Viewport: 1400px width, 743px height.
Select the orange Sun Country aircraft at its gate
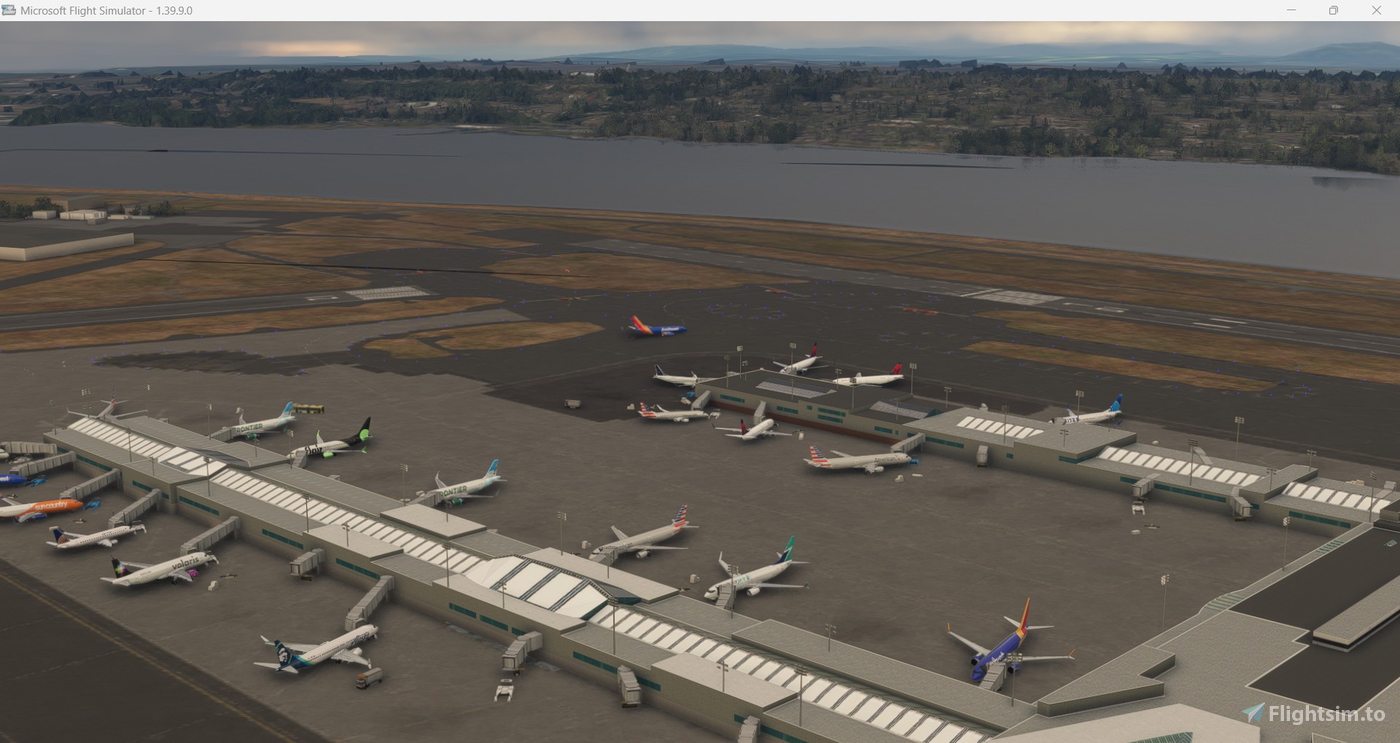pyautogui.click(x=52, y=506)
